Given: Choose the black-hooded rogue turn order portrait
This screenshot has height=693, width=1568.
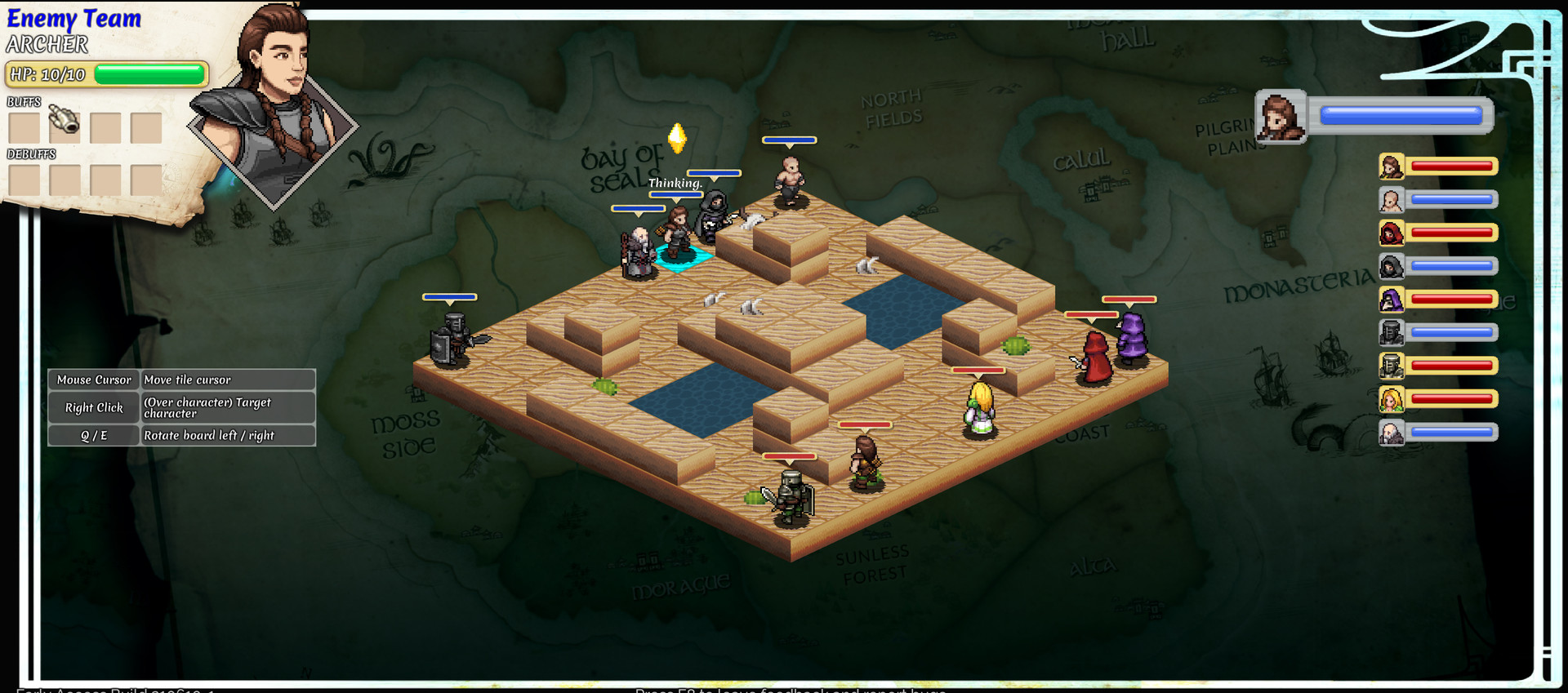Looking at the screenshot, I should 1392,267.
